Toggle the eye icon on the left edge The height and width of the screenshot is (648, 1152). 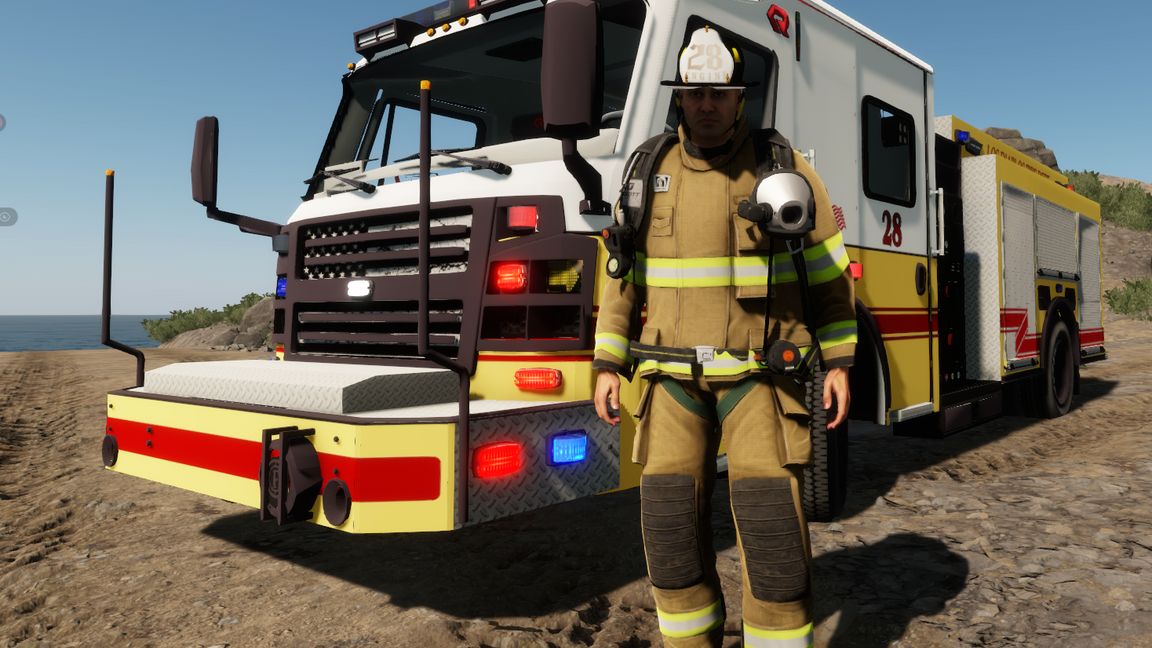pyautogui.click(x=5, y=216)
